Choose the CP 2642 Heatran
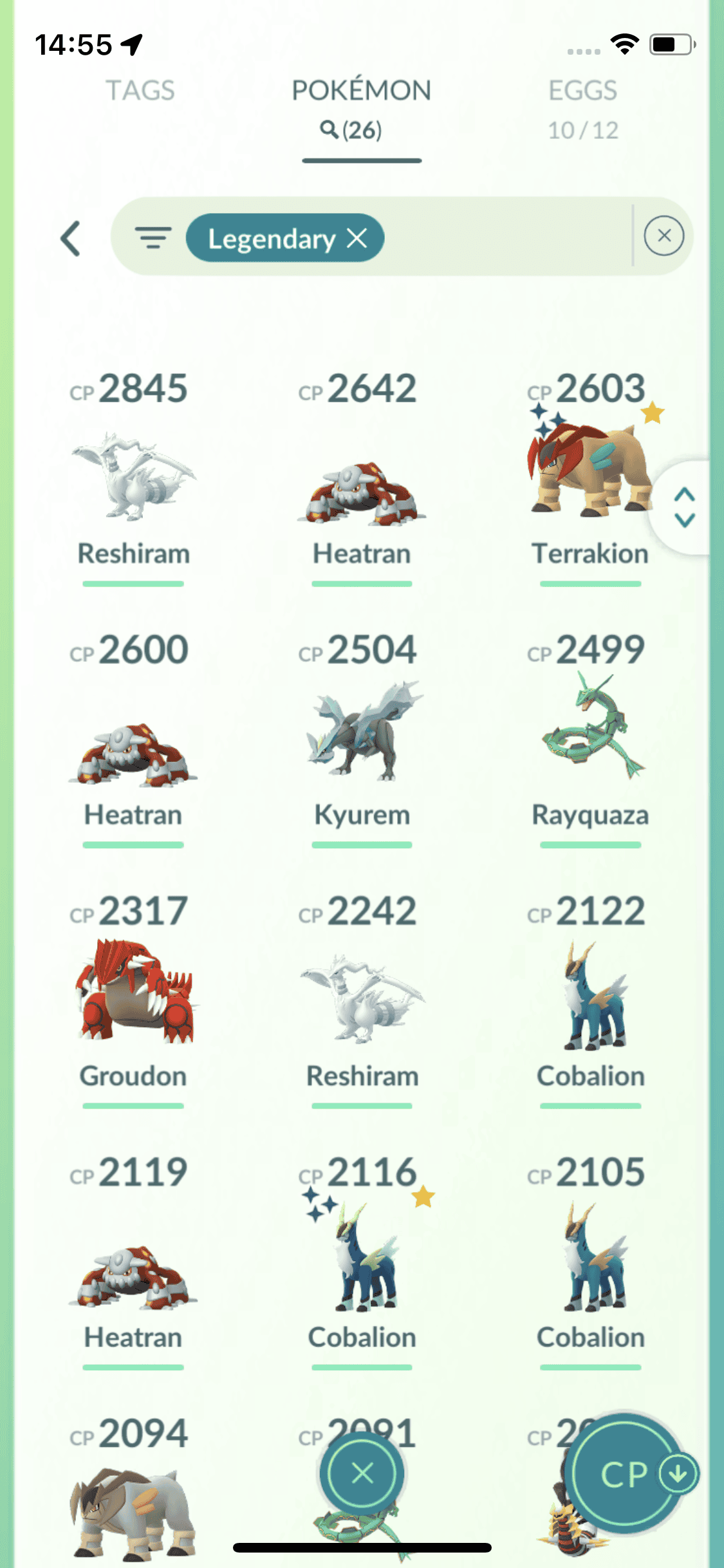724x1568 pixels. tap(362, 489)
